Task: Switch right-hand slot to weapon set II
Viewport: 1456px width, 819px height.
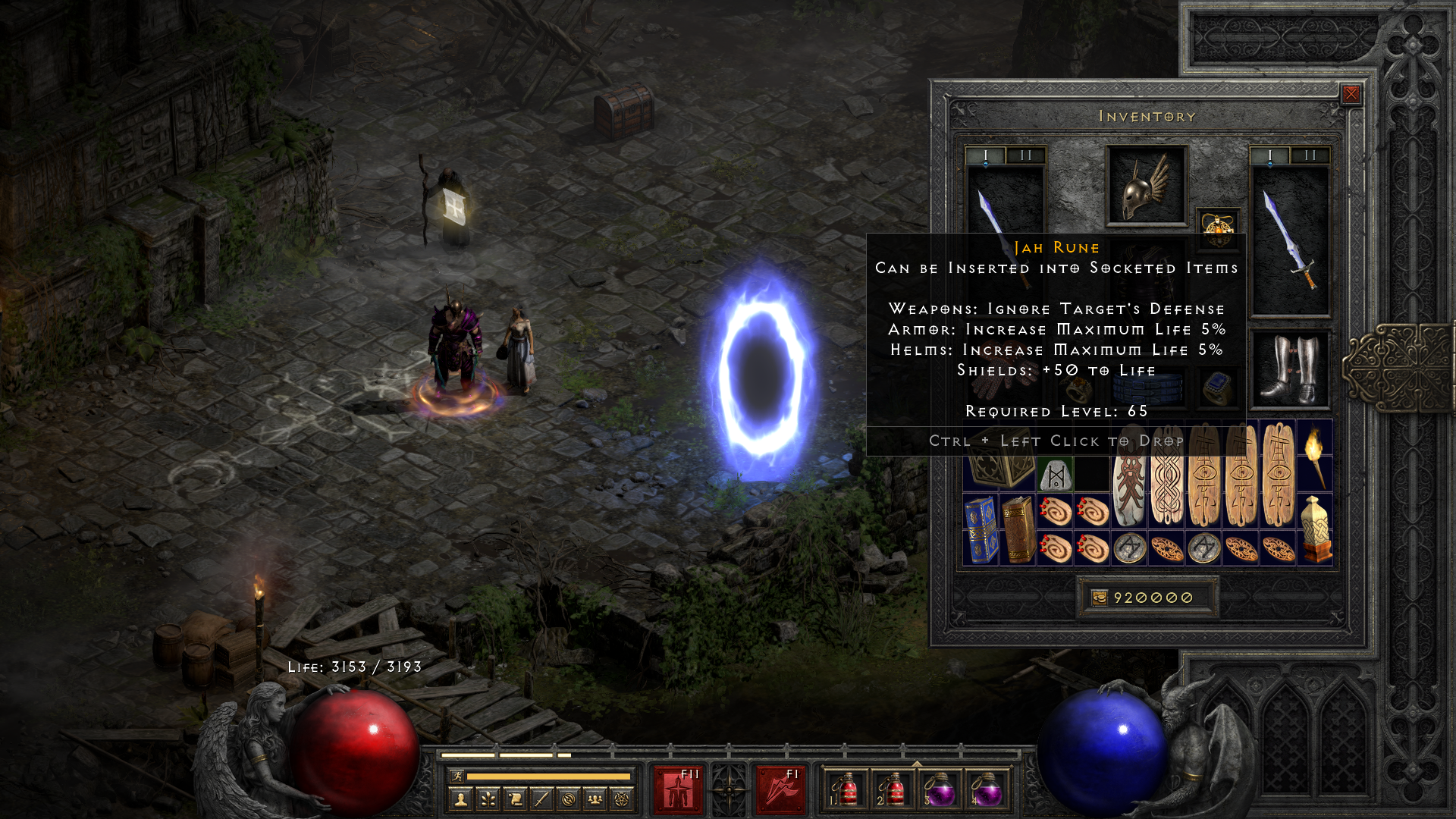Action: [1310, 155]
